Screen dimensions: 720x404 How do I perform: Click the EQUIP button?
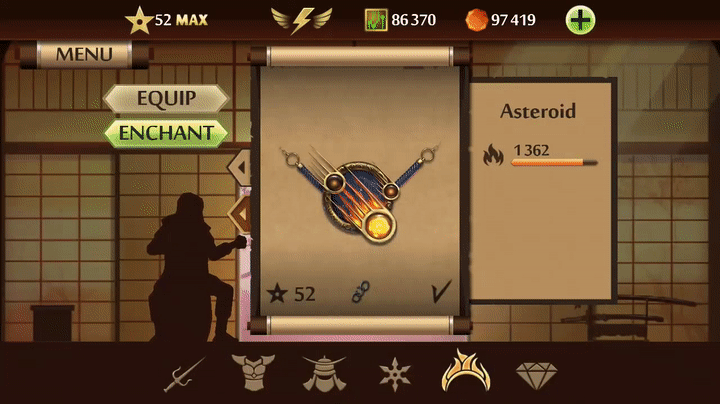166,99
